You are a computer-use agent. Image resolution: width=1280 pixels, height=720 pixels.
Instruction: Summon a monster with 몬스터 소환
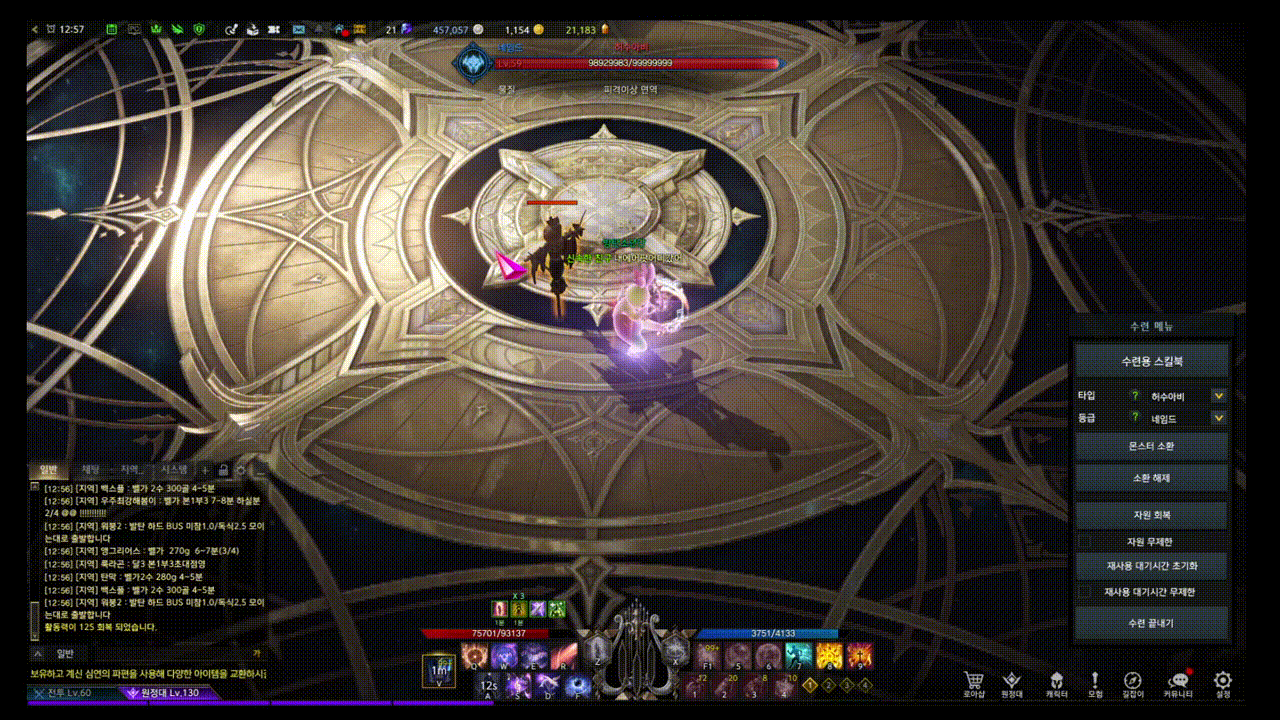click(x=1151, y=446)
